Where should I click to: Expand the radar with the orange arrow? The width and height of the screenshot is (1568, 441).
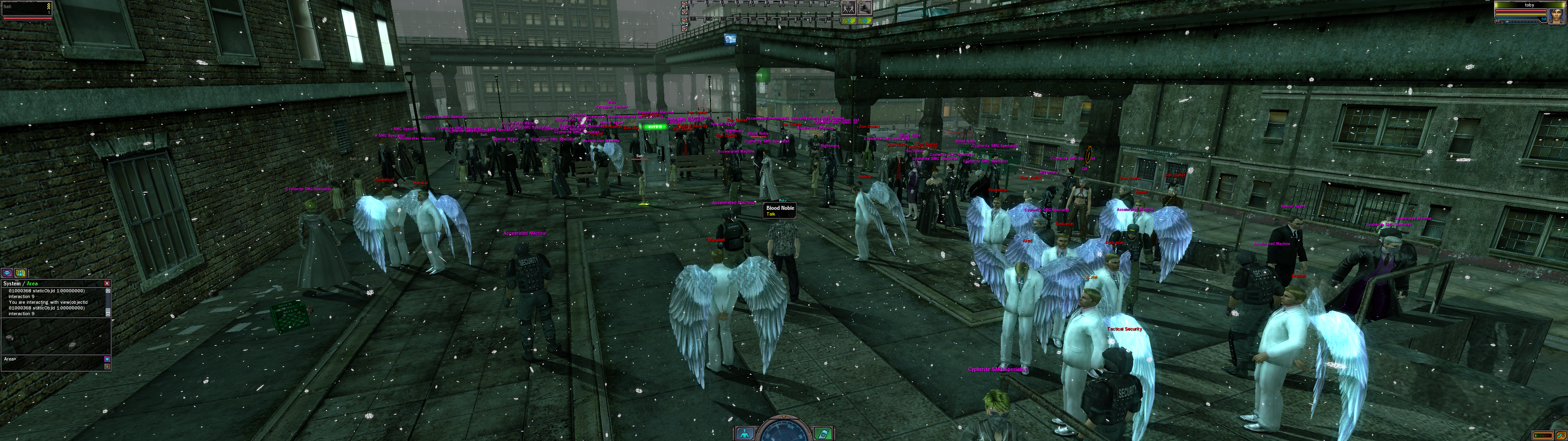pos(784,417)
